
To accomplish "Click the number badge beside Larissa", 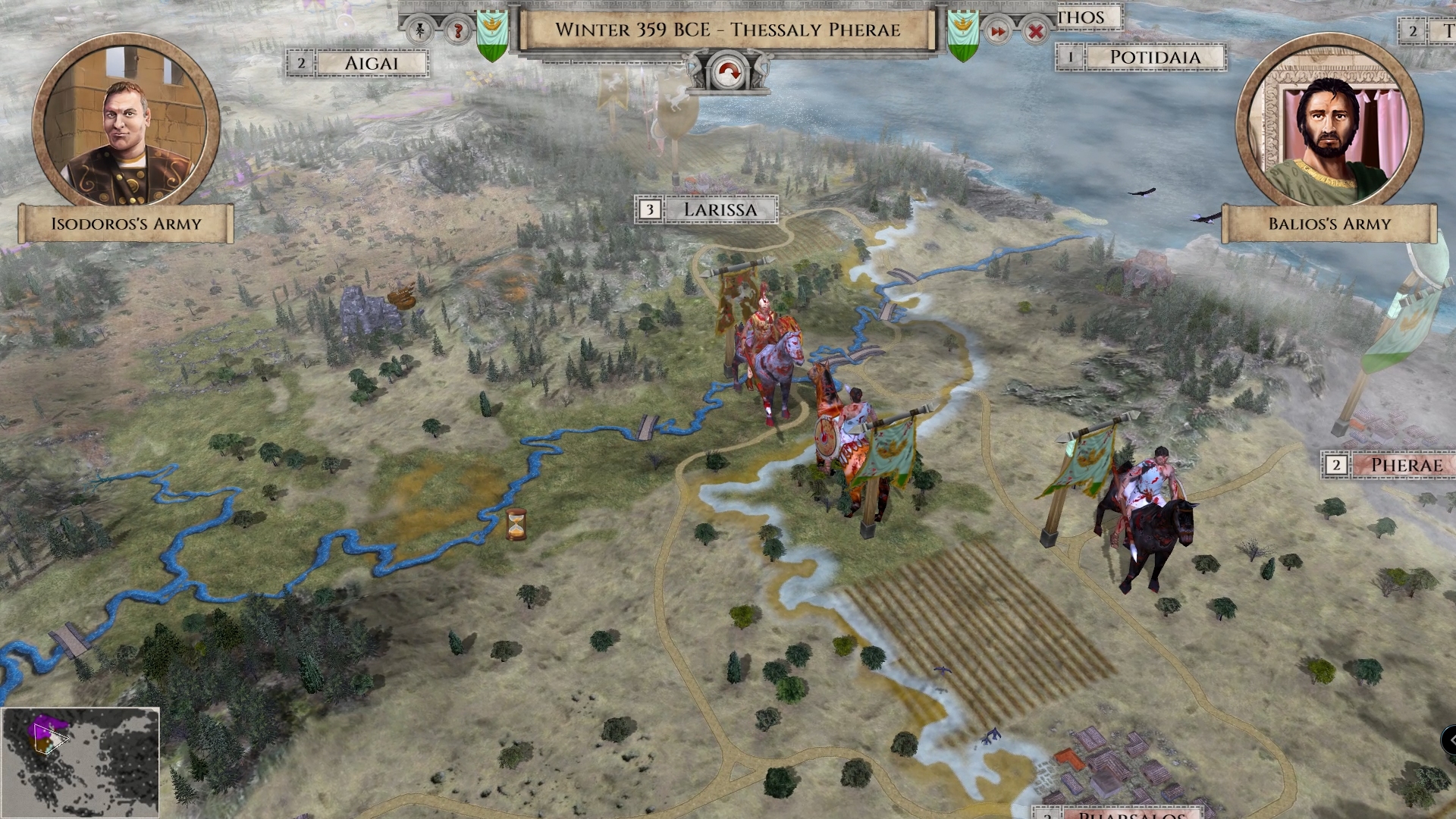I will pos(650,209).
